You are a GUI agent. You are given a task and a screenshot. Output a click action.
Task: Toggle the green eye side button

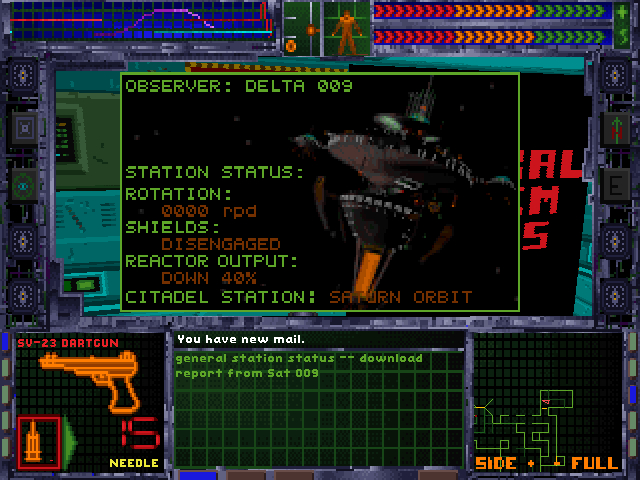coord(24,183)
